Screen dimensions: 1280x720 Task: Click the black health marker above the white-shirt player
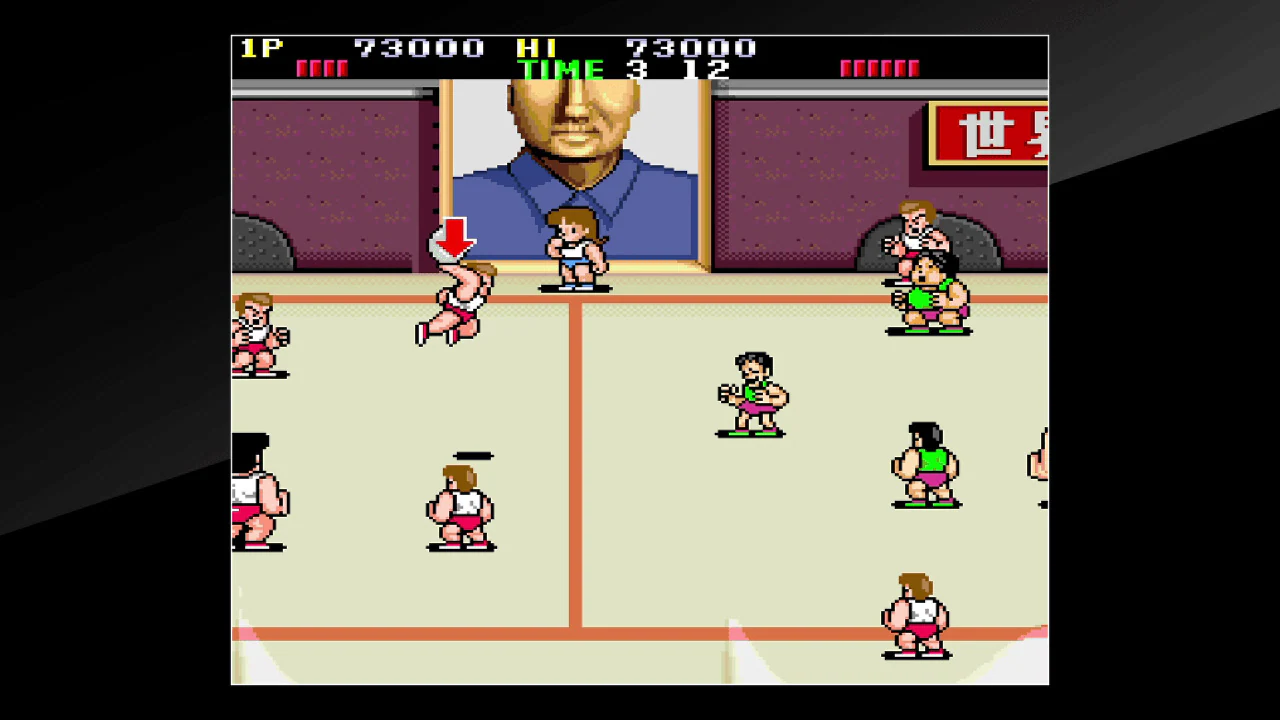pos(472,455)
